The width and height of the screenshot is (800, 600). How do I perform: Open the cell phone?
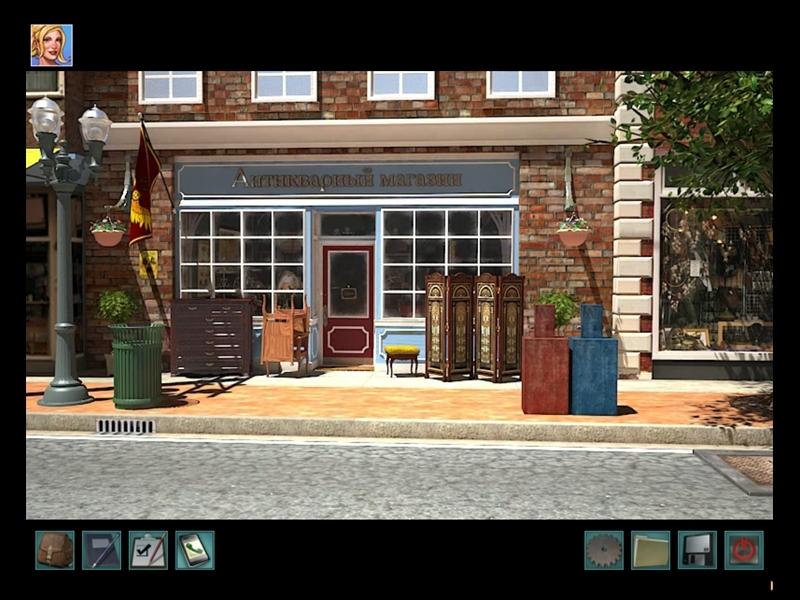[195, 550]
